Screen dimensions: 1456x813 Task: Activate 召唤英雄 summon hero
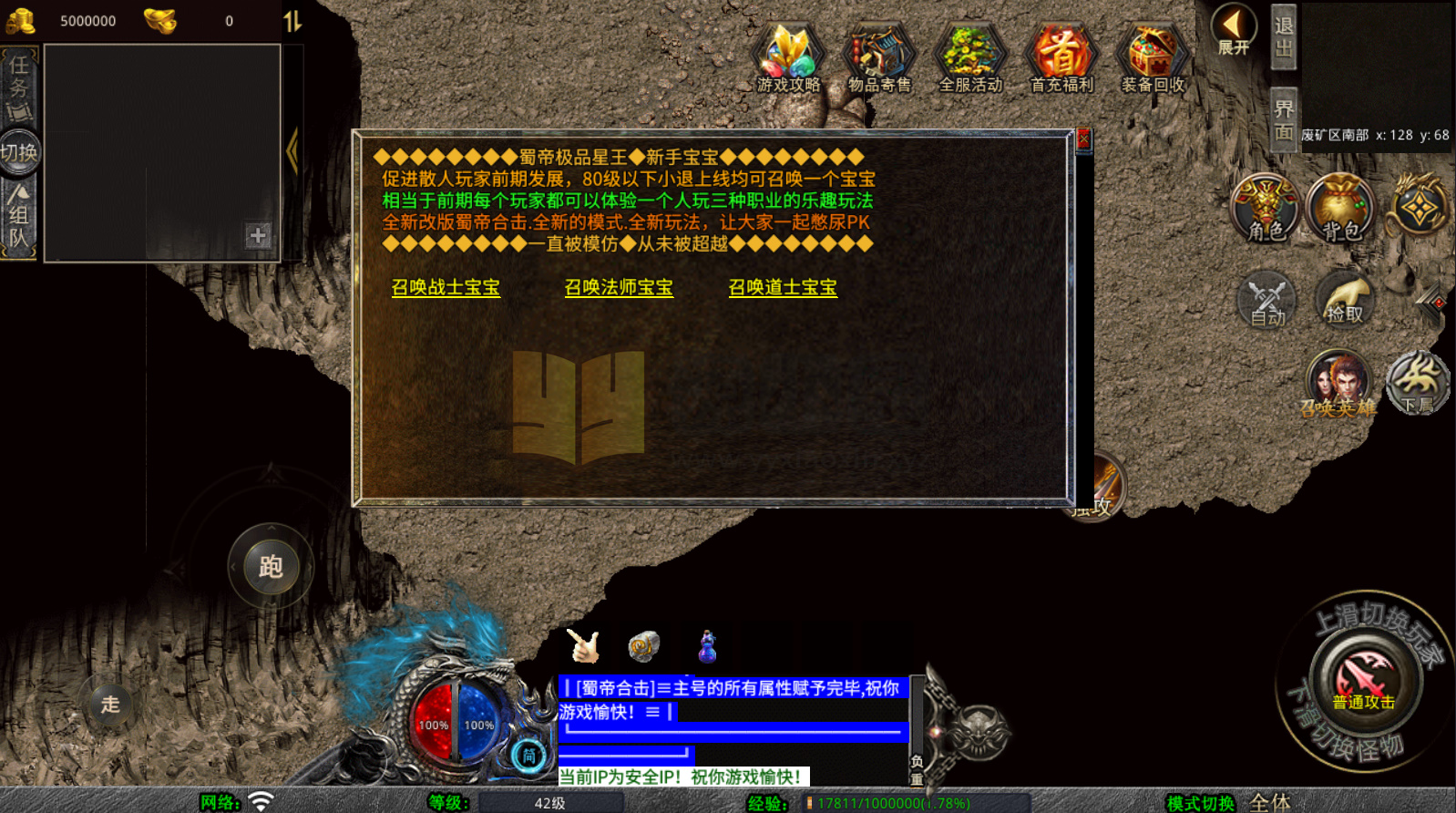tap(1338, 384)
